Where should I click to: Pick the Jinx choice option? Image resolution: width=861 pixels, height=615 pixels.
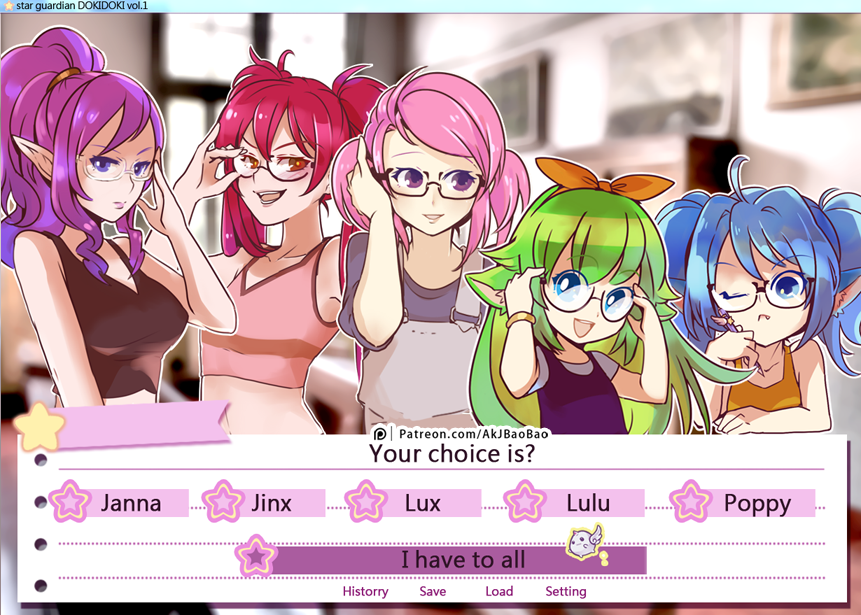tap(271, 503)
